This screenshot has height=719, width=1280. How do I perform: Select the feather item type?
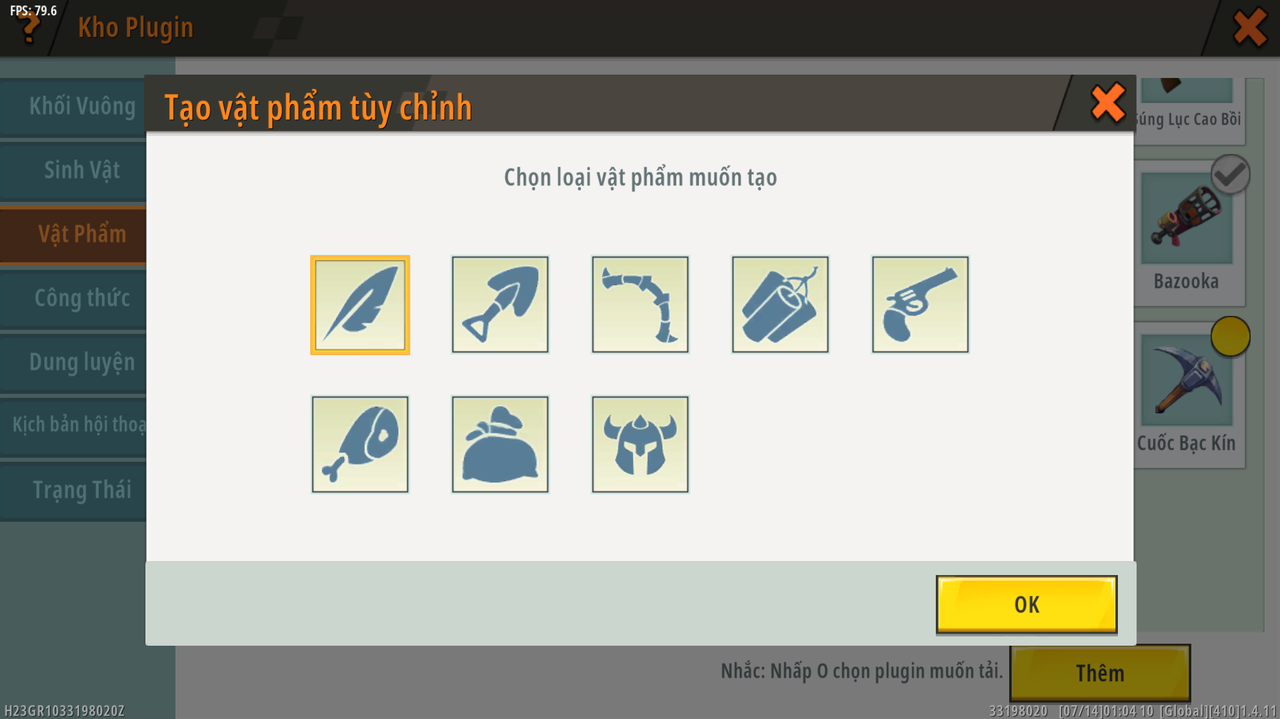click(x=360, y=304)
